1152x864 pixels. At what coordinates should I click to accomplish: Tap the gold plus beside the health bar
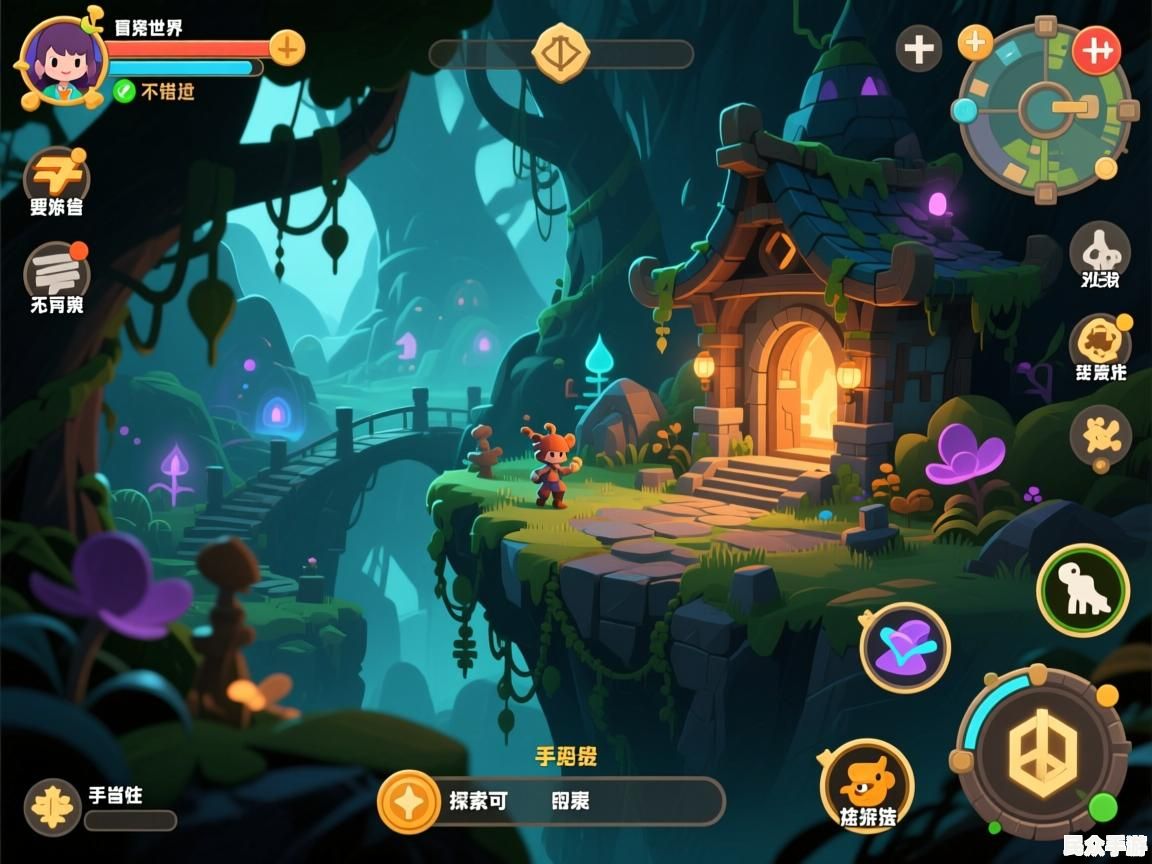tap(287, 47)
